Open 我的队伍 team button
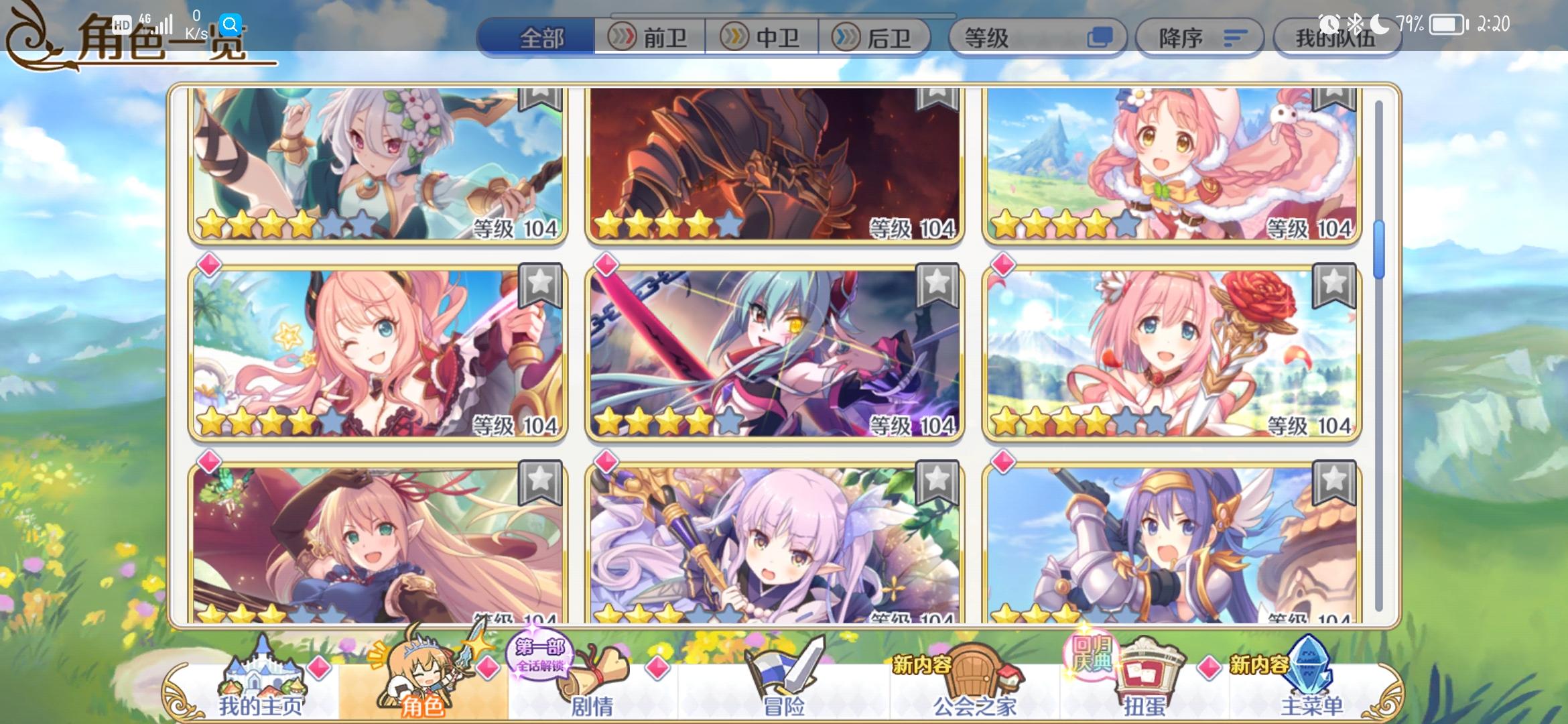Image resolution: width=1568 pixels, height=724 pixels. (1337, 38)
